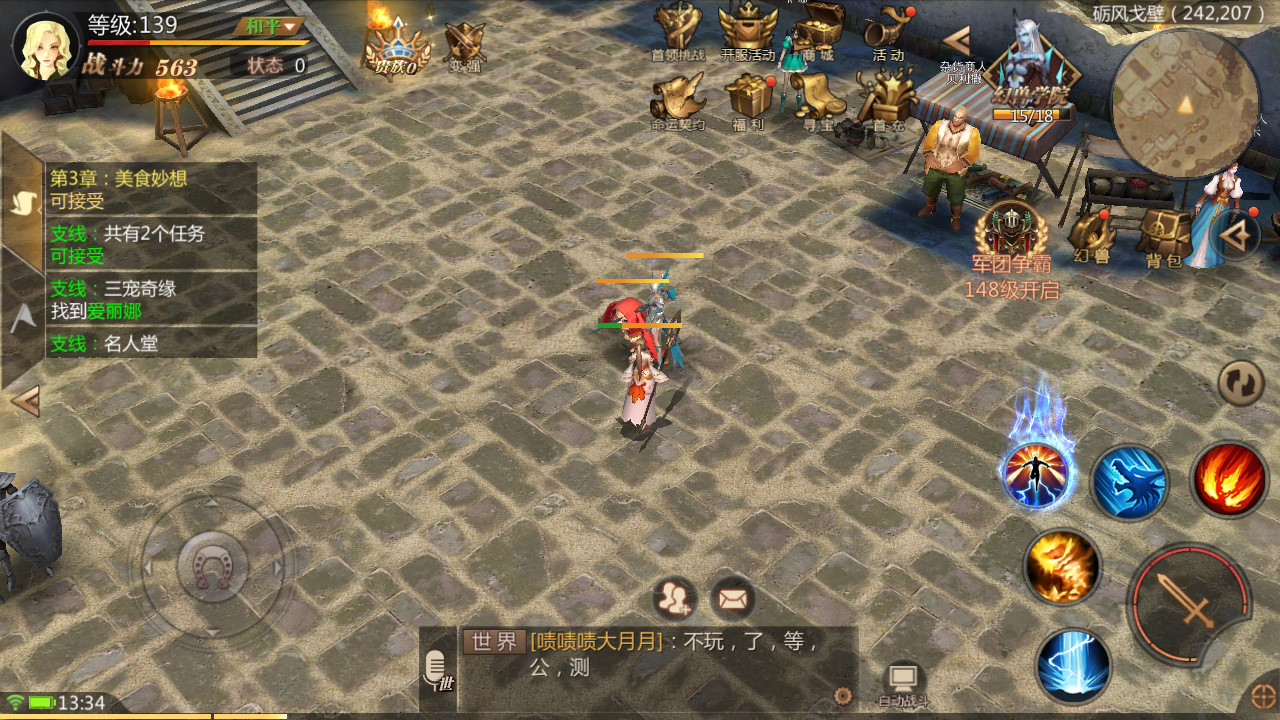Open 开服活动 server launch events

(x=748, y=32)
